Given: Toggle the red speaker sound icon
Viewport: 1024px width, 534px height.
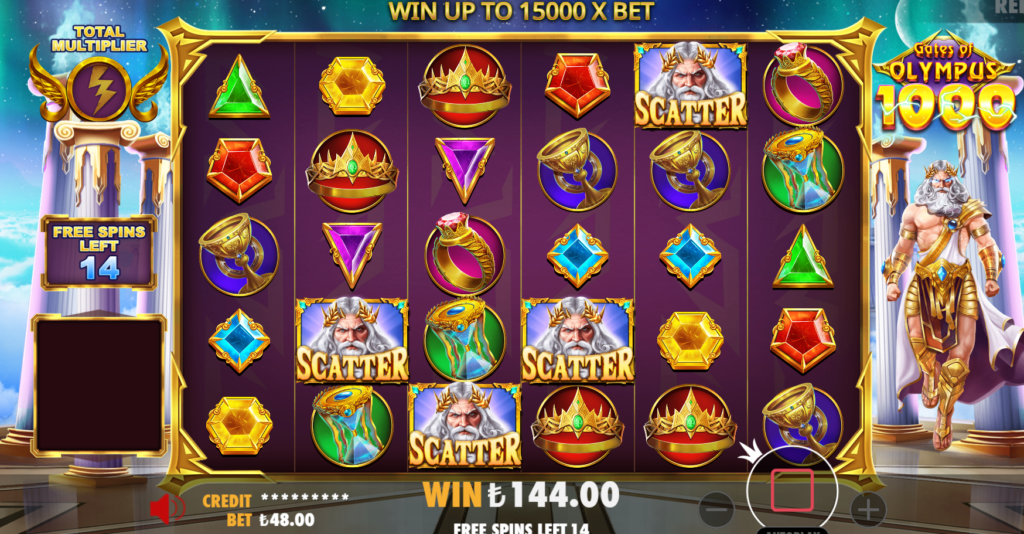Looking at the screenshot, I should pos(166,509).
